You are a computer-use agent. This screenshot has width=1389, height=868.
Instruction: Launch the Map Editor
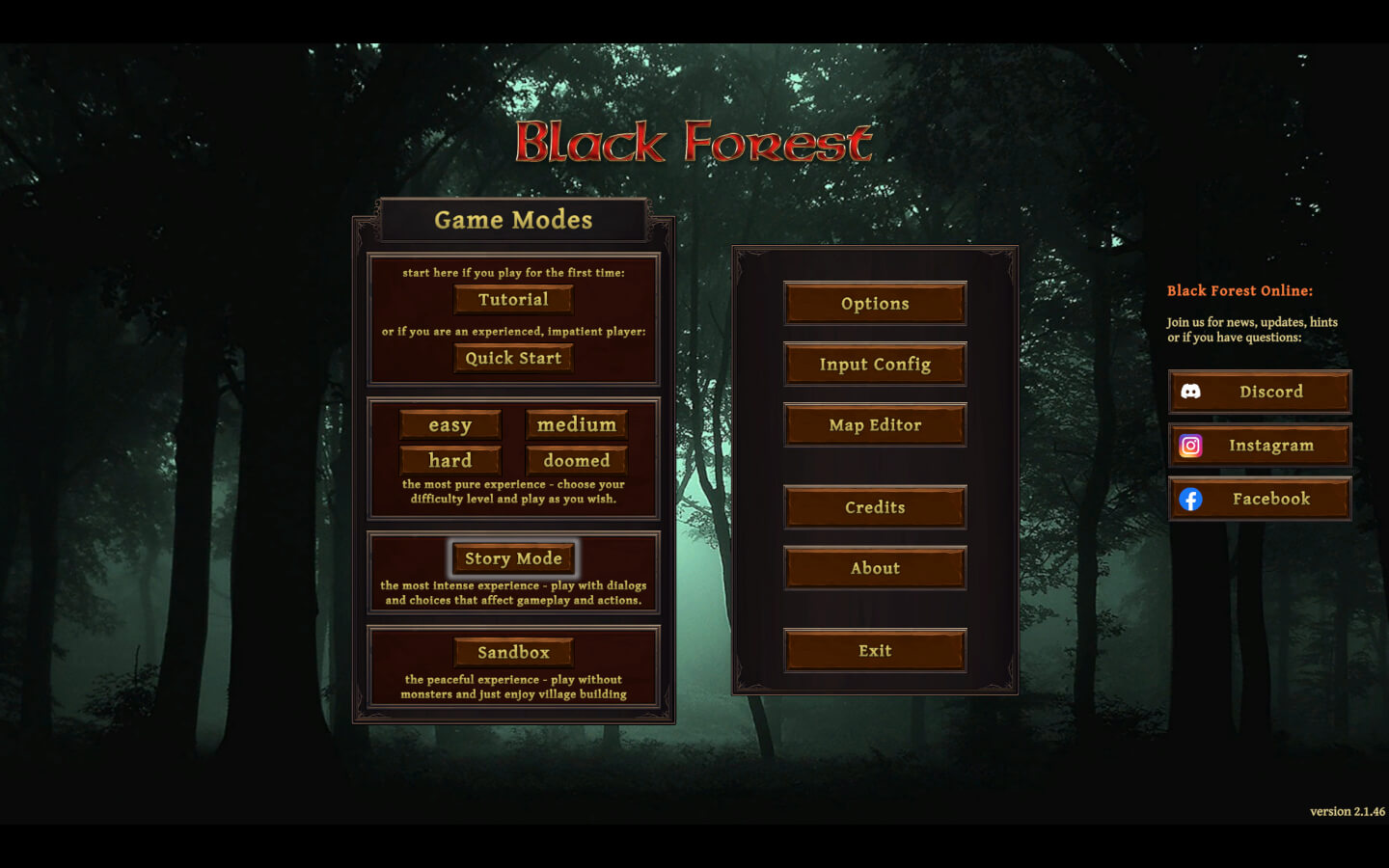(x=874, y=424)
